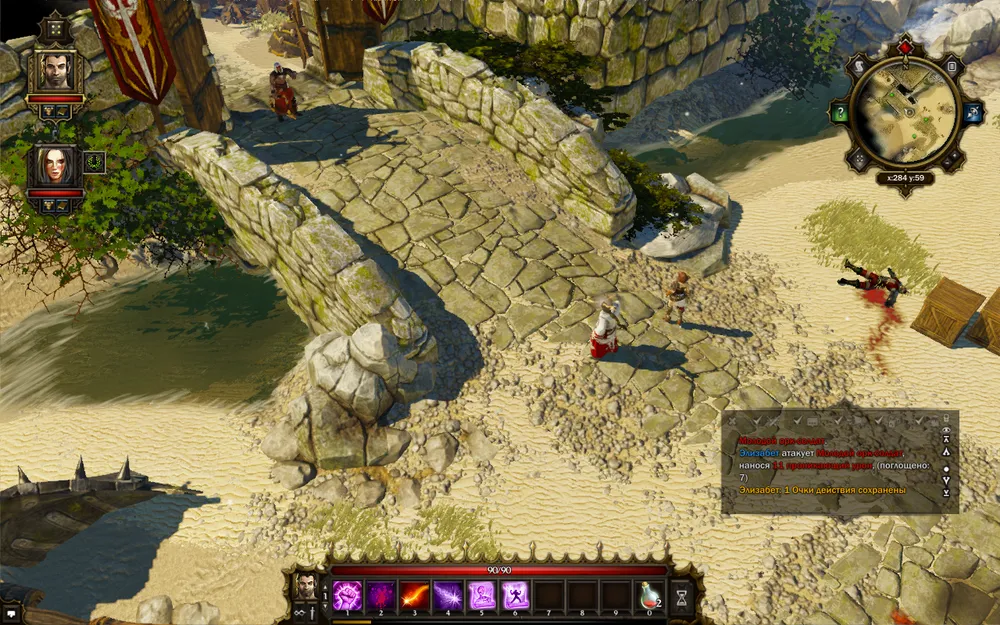Use the running figure scroll skill in slot 6

coord(516,594)
